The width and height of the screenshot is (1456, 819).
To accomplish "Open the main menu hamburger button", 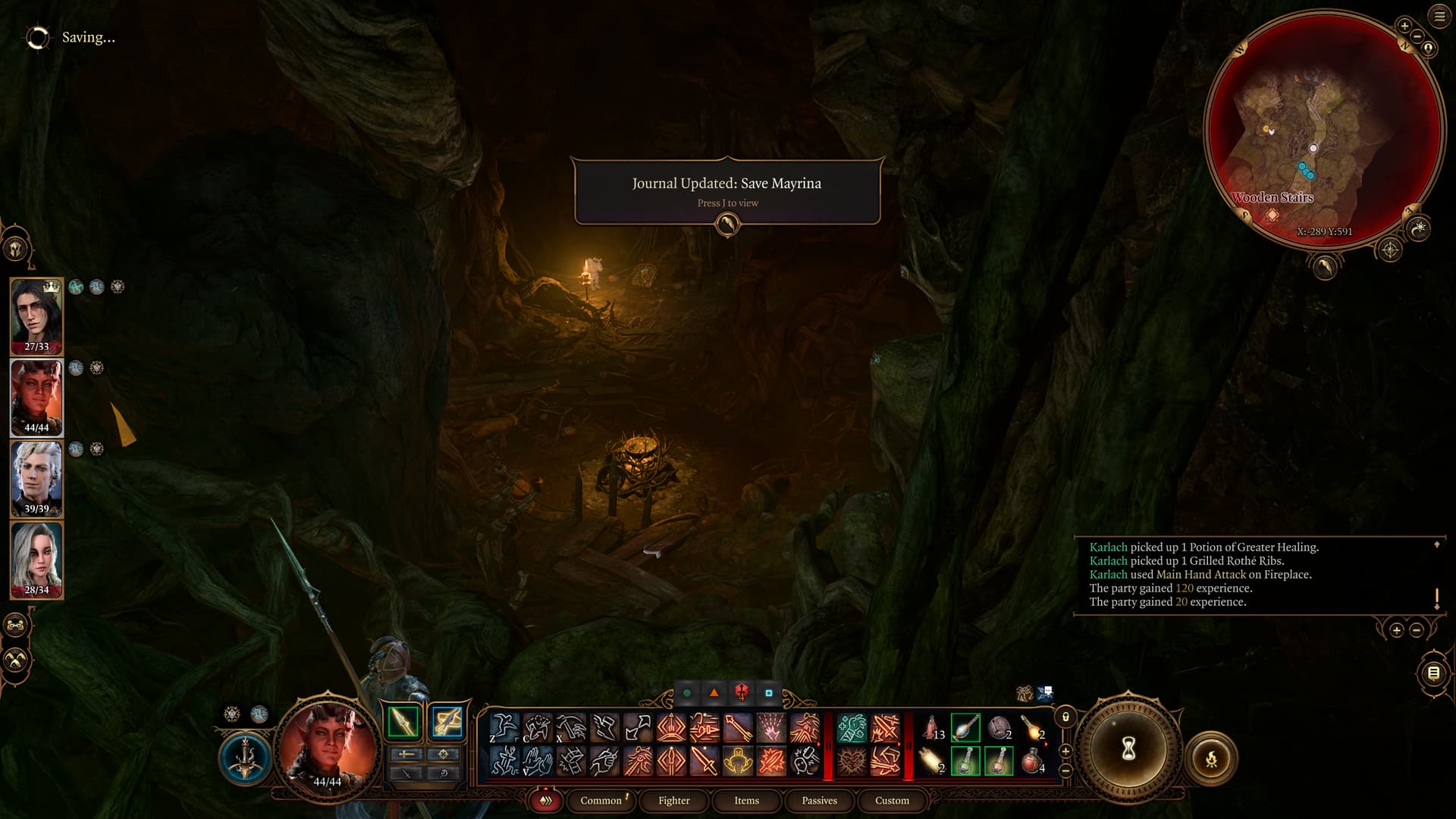I will point(1439,16).
